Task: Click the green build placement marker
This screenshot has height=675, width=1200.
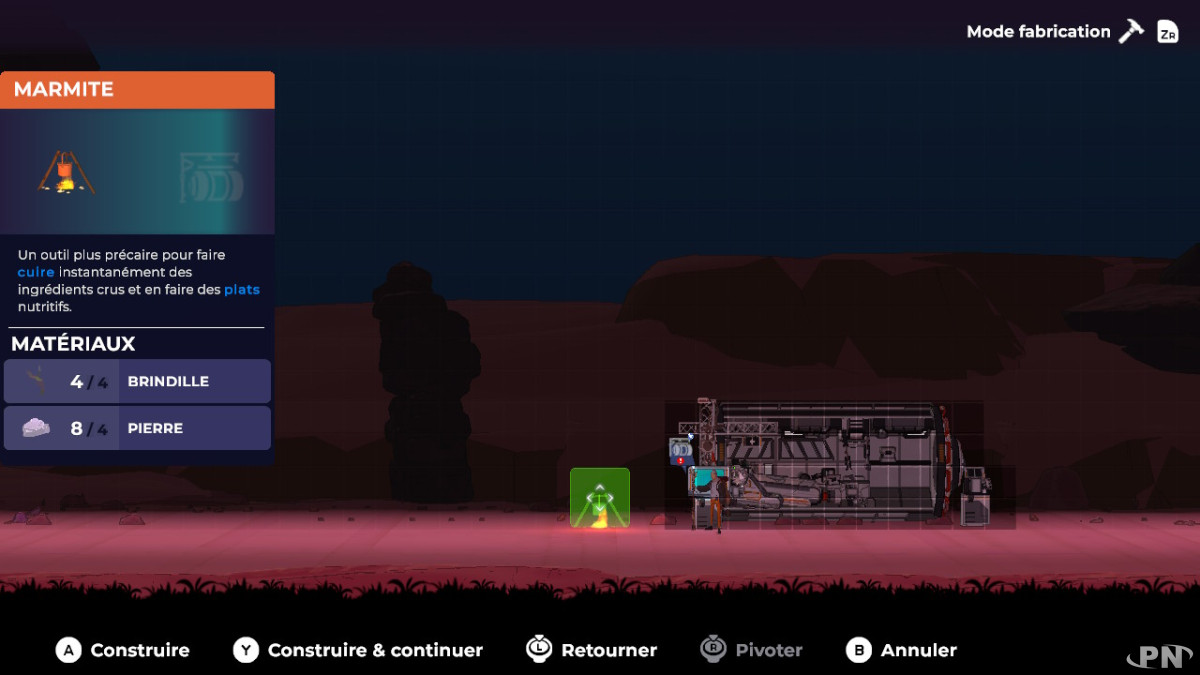Action: [600, 497]
